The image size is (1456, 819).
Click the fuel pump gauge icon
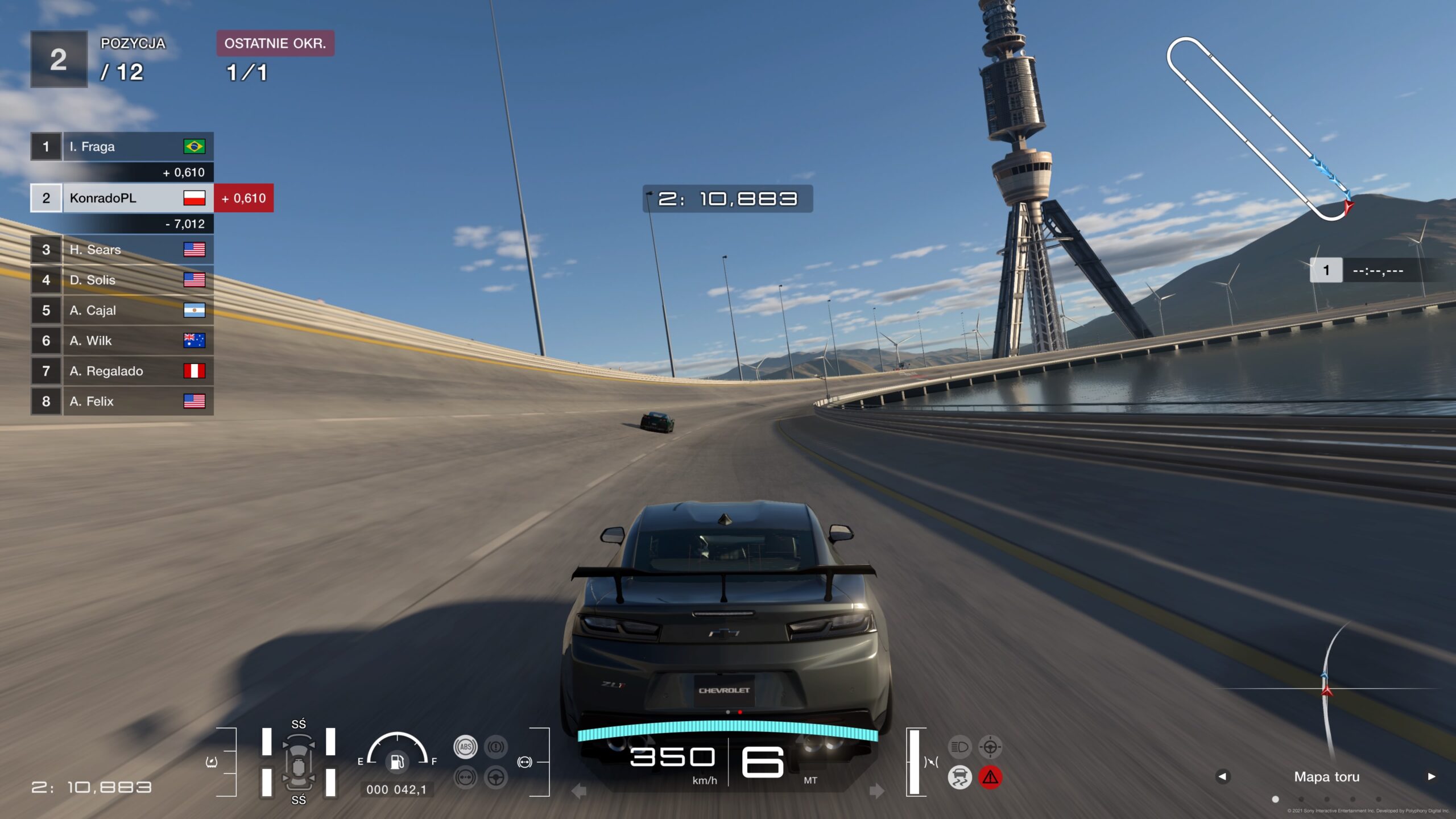coord(397,761)
